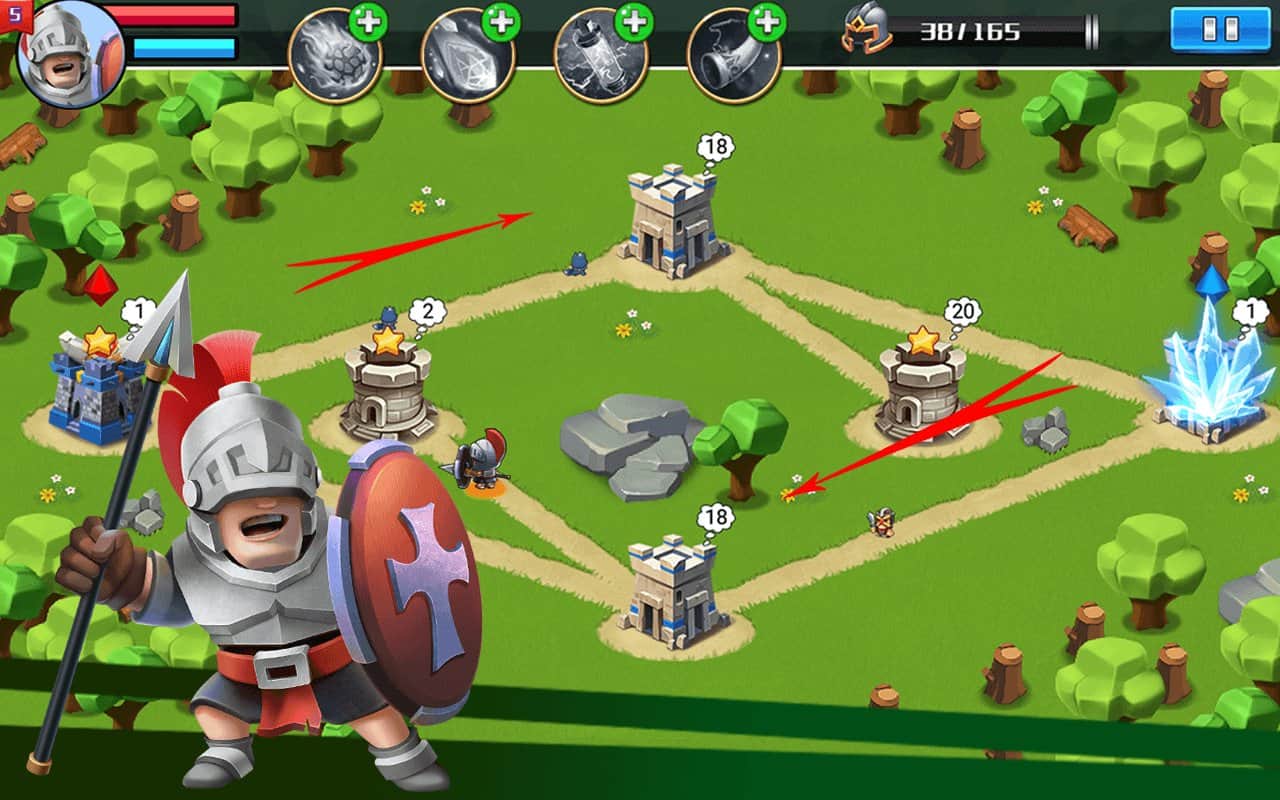The image size is (1280, 800).
Task: Pause the game with the blue button
Action: coord(1219,28)
